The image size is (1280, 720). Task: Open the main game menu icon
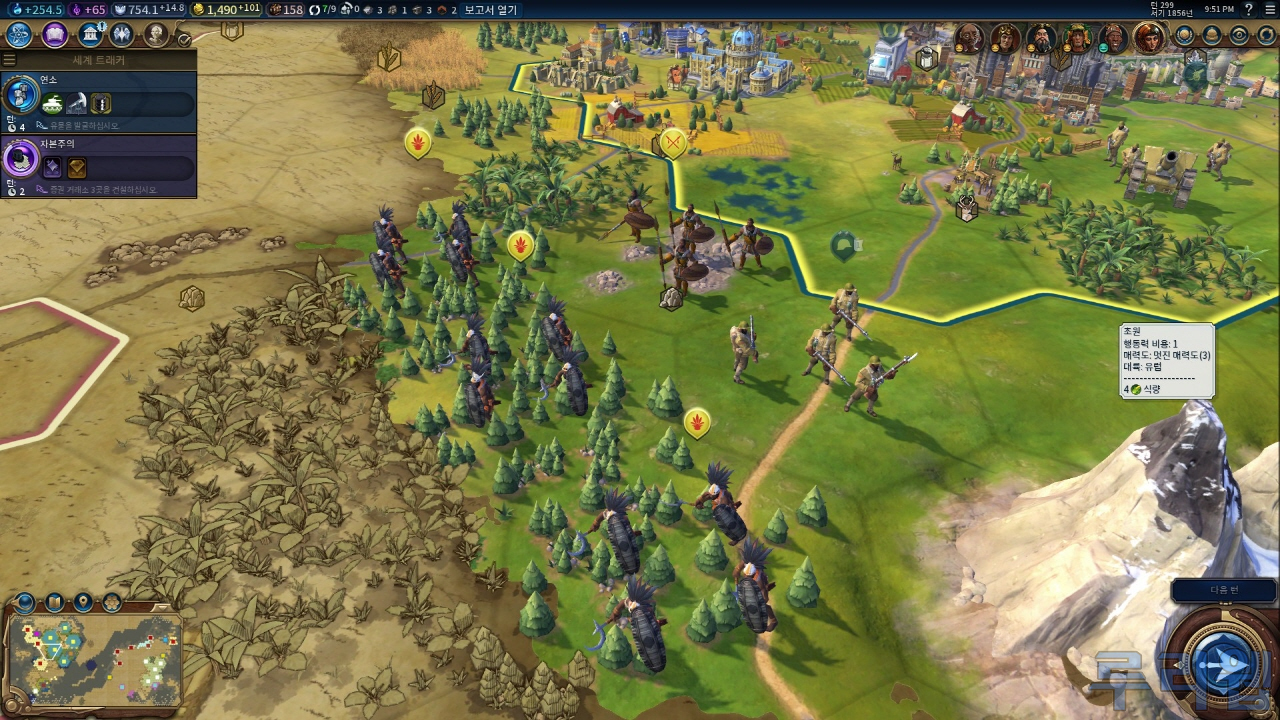1270,9
